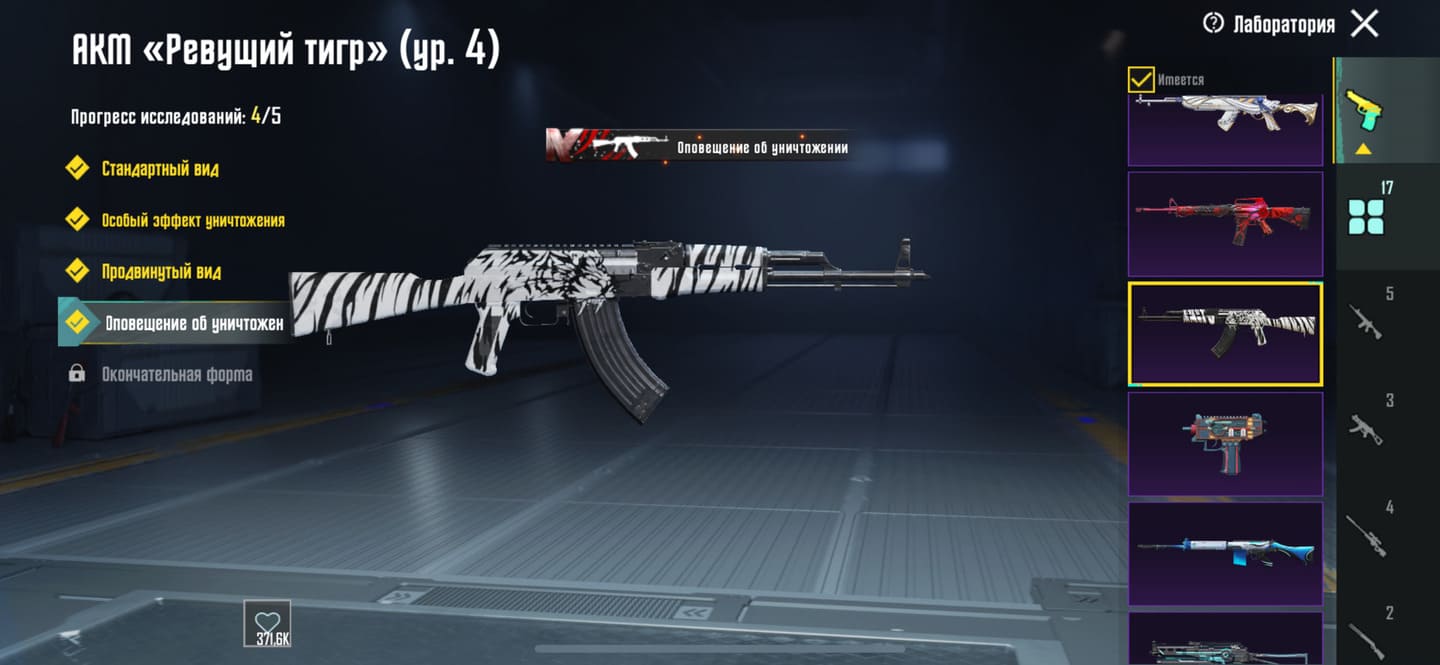Choose the blue long rifle skin thumbnail
The width and height of the screenshot is (1440, 665).
(1225, 553)
